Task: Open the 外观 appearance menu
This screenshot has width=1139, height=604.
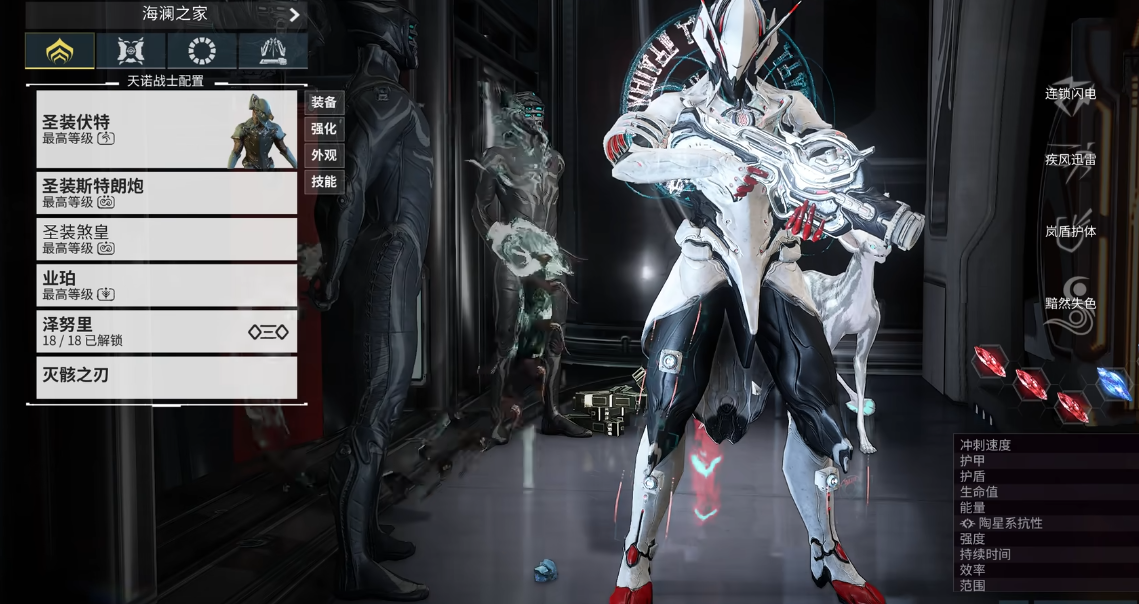Action: (324, 155)
